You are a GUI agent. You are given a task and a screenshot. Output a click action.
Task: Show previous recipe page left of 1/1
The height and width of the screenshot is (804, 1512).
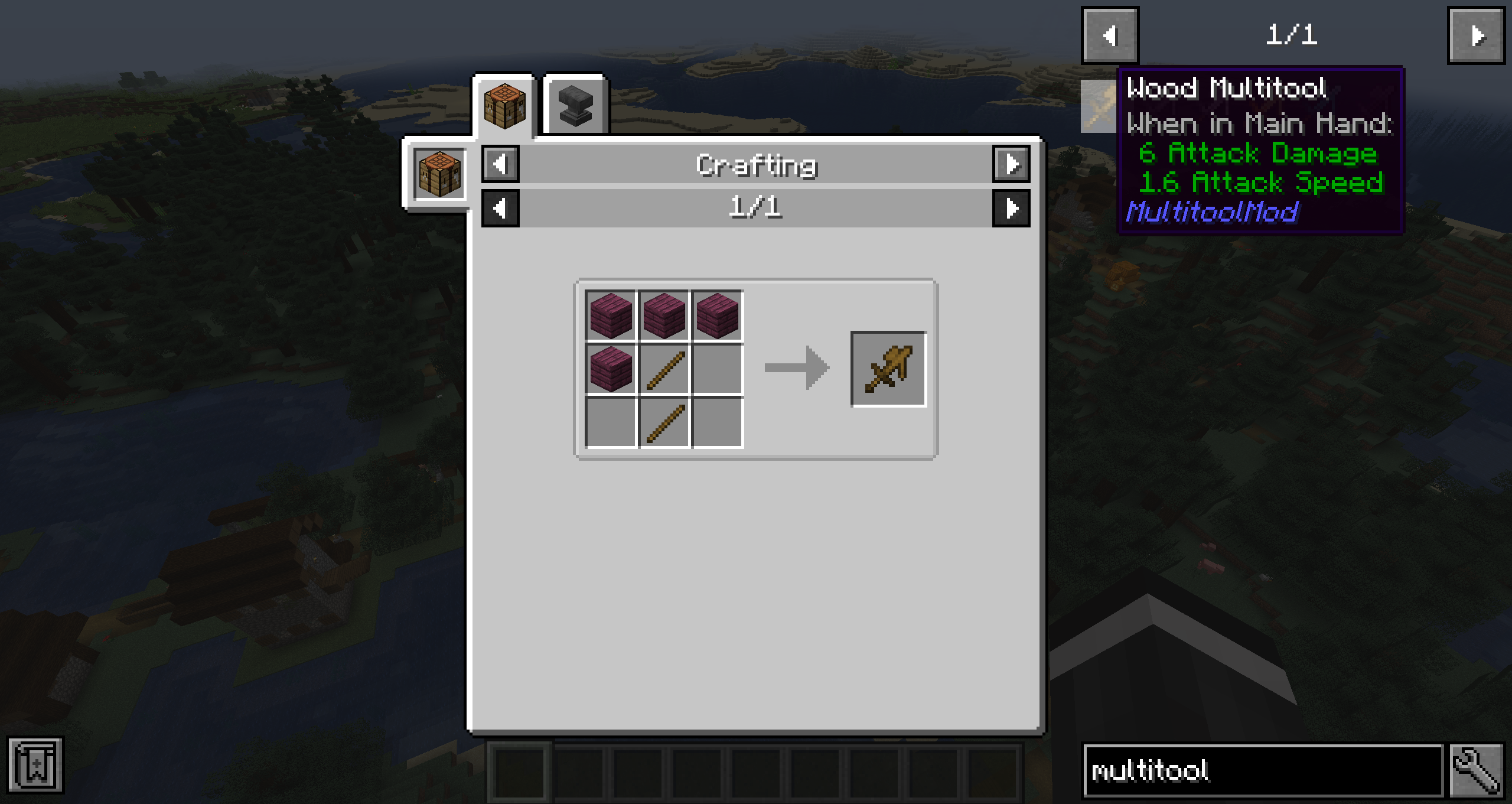(500, 209)
